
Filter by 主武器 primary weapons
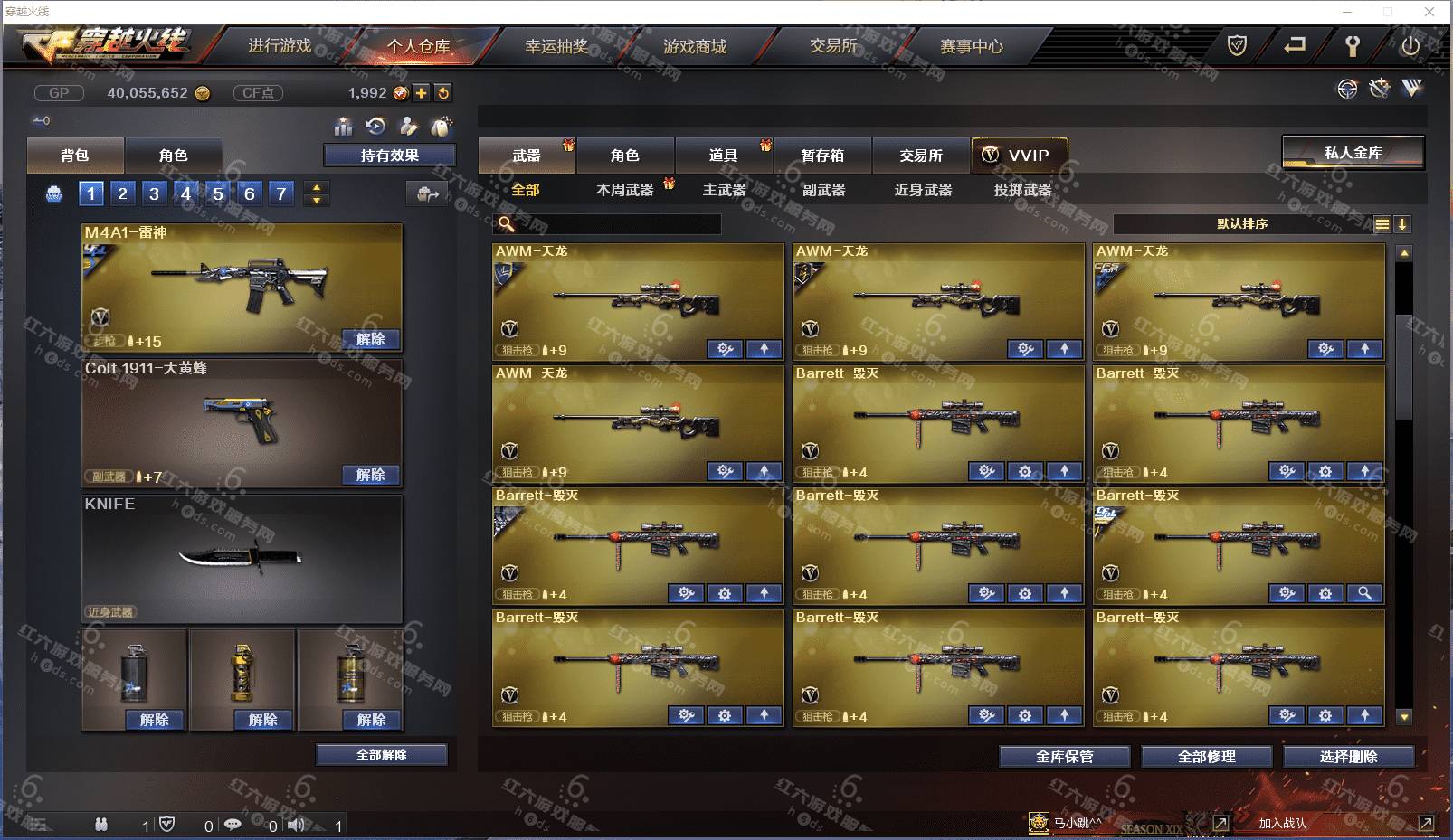click(724, 190)
